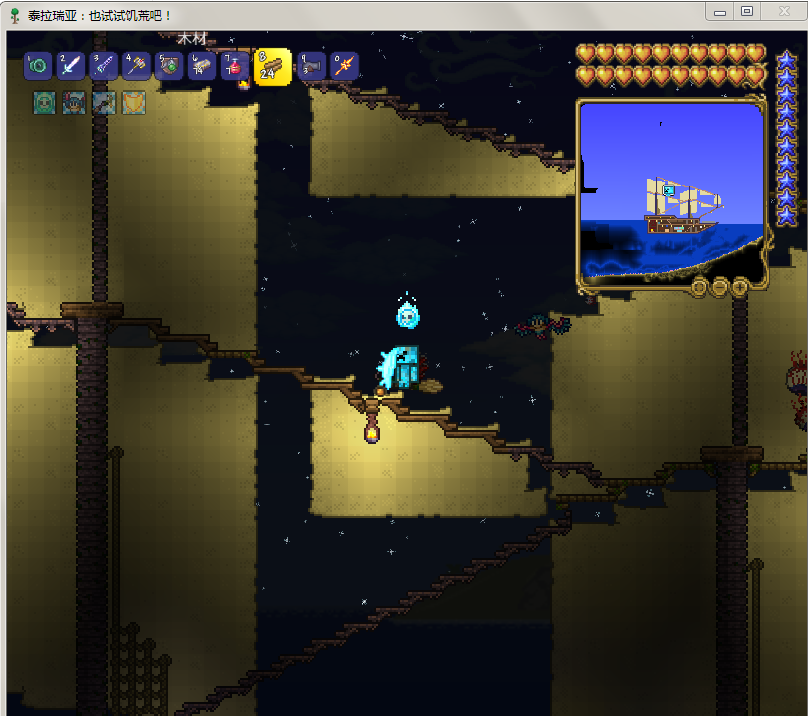Minimize the game window
Image resolution: width=808 pixels, height=716 pixels.
[720, 11]
